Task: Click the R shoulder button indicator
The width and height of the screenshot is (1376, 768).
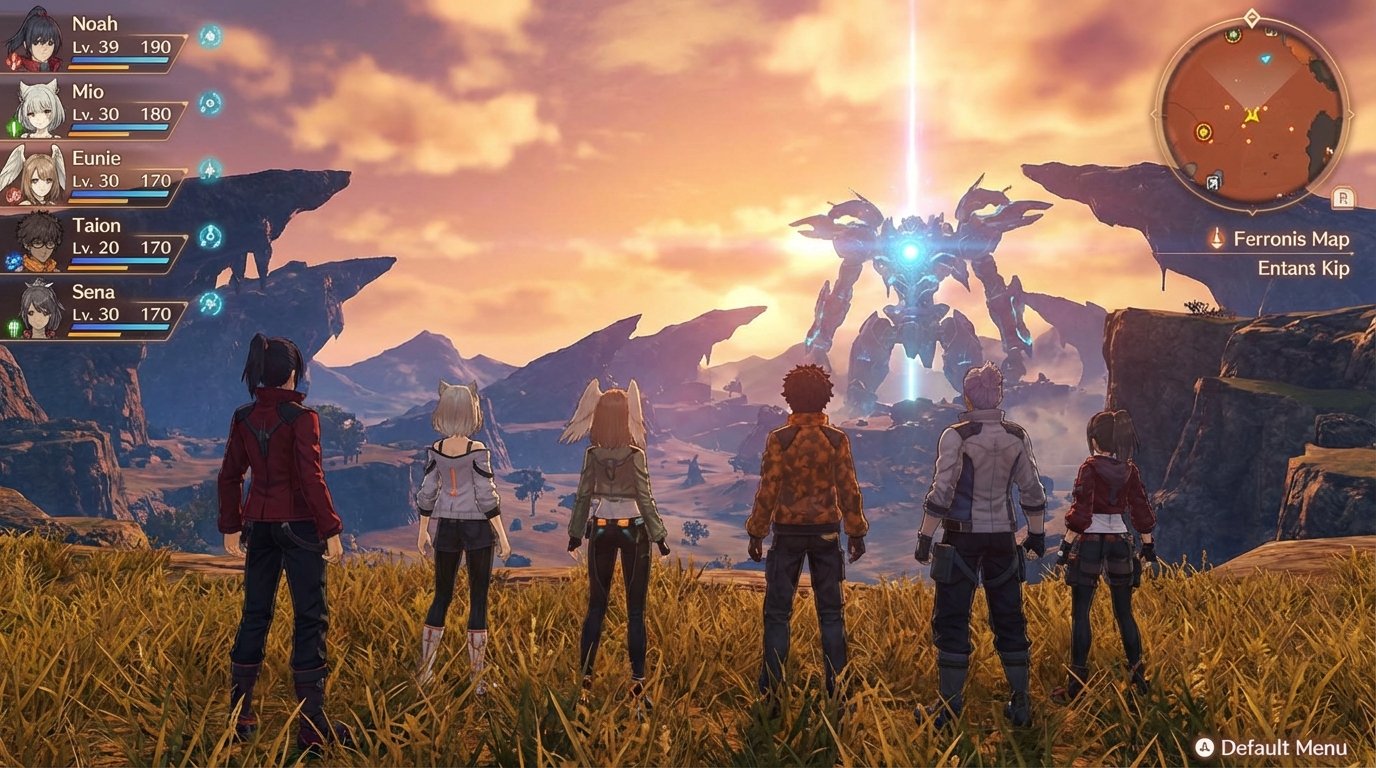Action: 1343,197
